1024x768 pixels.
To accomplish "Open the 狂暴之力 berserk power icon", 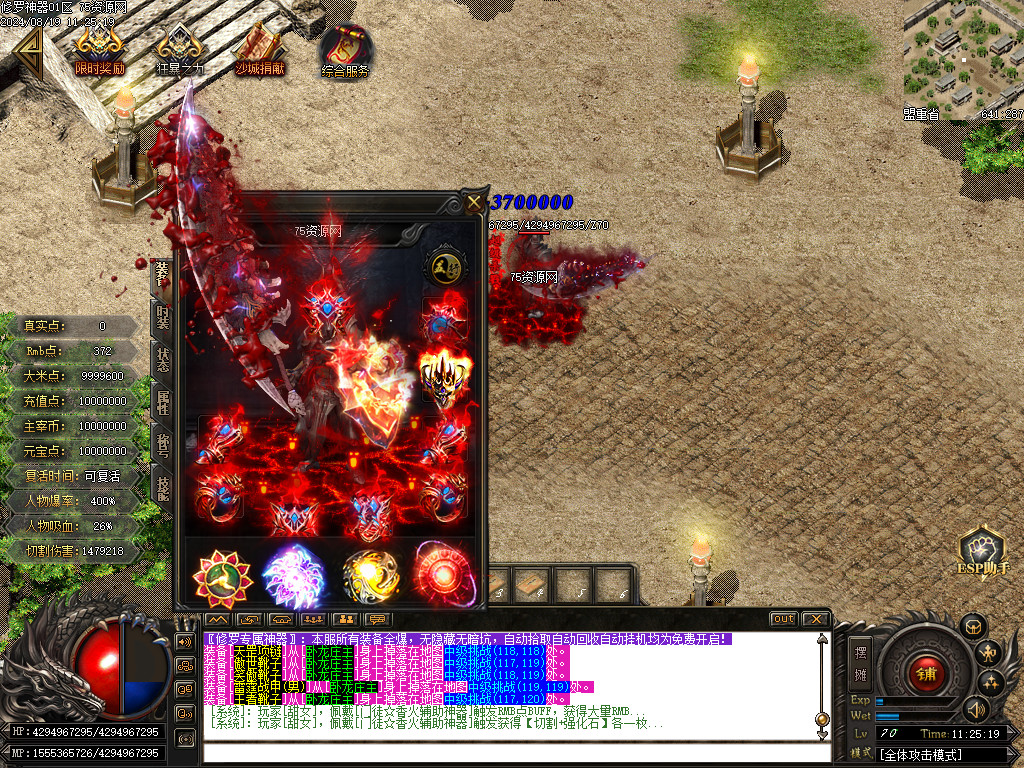I will coord(180,49).
